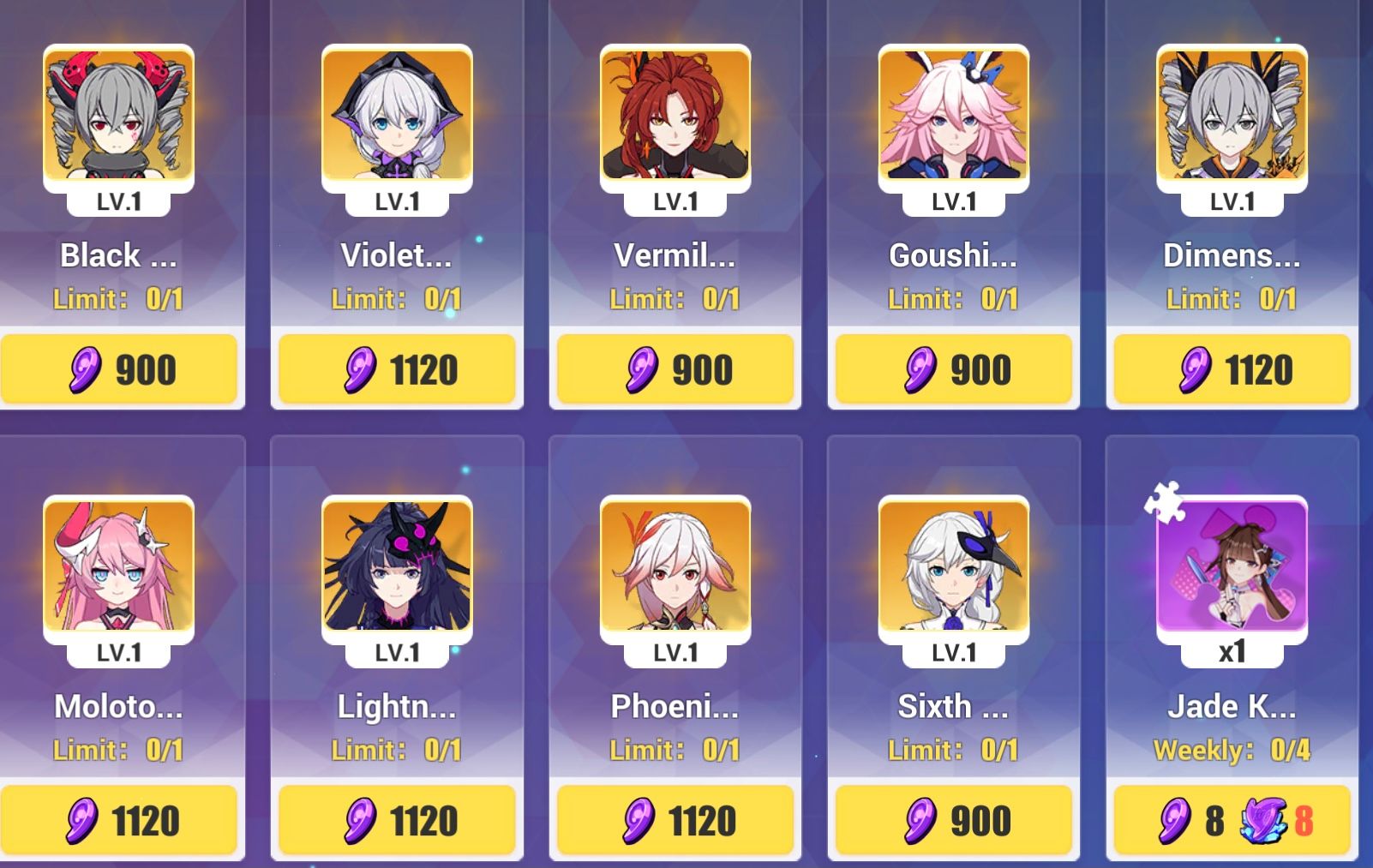This screenshot has height=868, width=1373.
Task: Select the currency icon on Dimens item price
Action: 1194,368
